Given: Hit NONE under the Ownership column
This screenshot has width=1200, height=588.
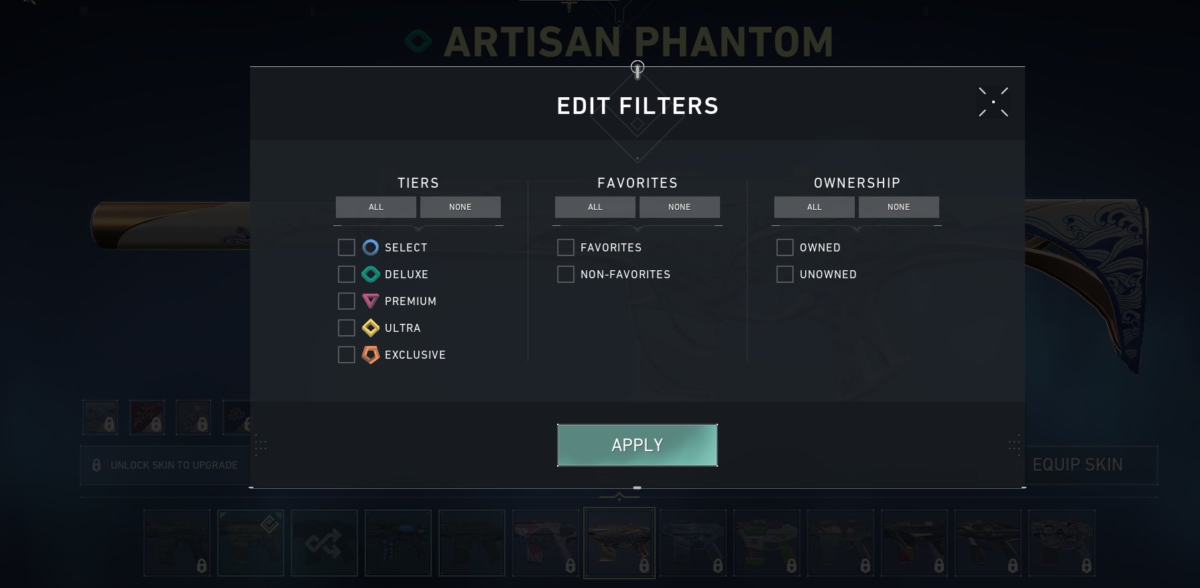Looking at the screenshot, I should 898,207.
